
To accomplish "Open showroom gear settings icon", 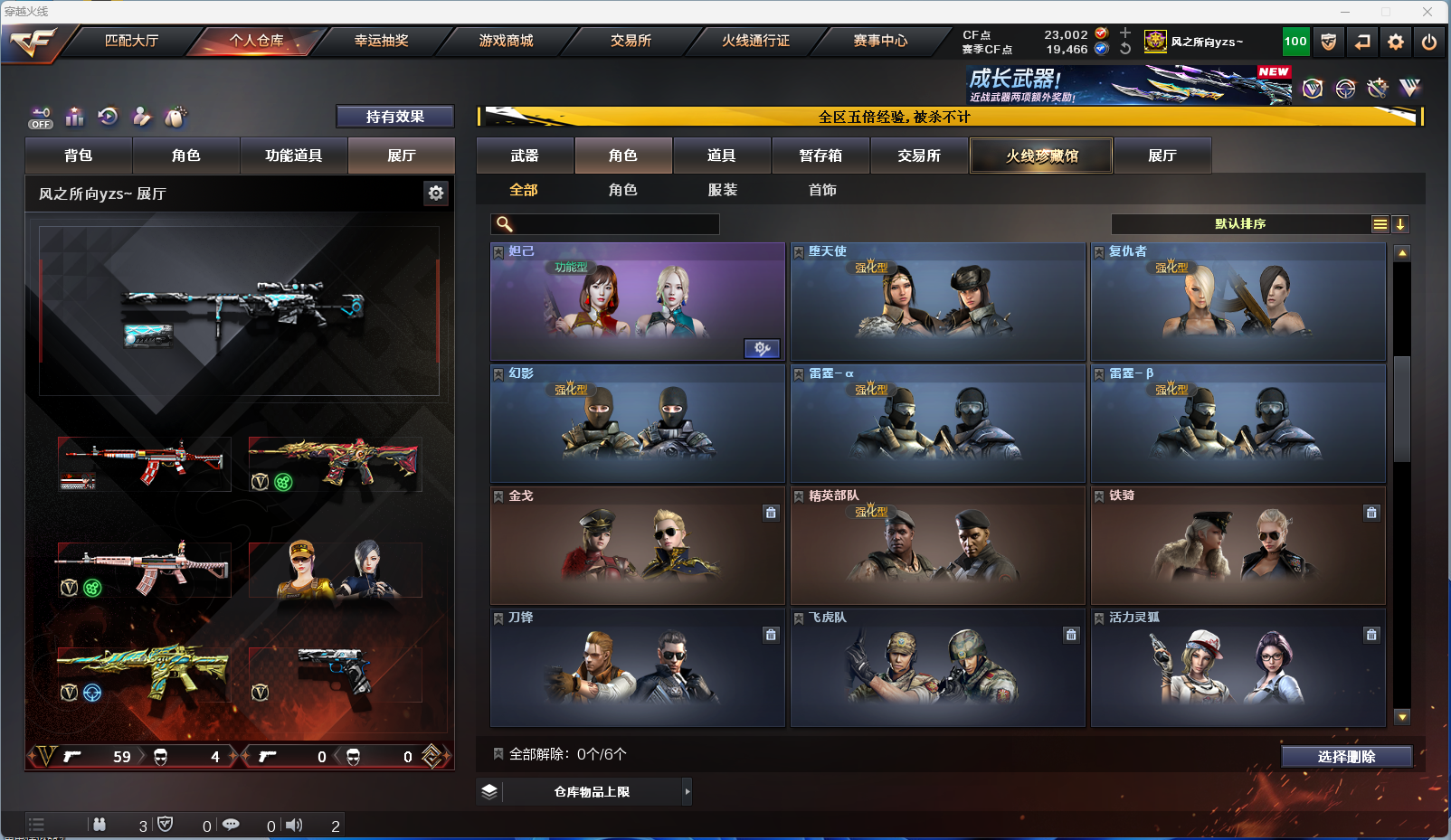I will (436, 193).
